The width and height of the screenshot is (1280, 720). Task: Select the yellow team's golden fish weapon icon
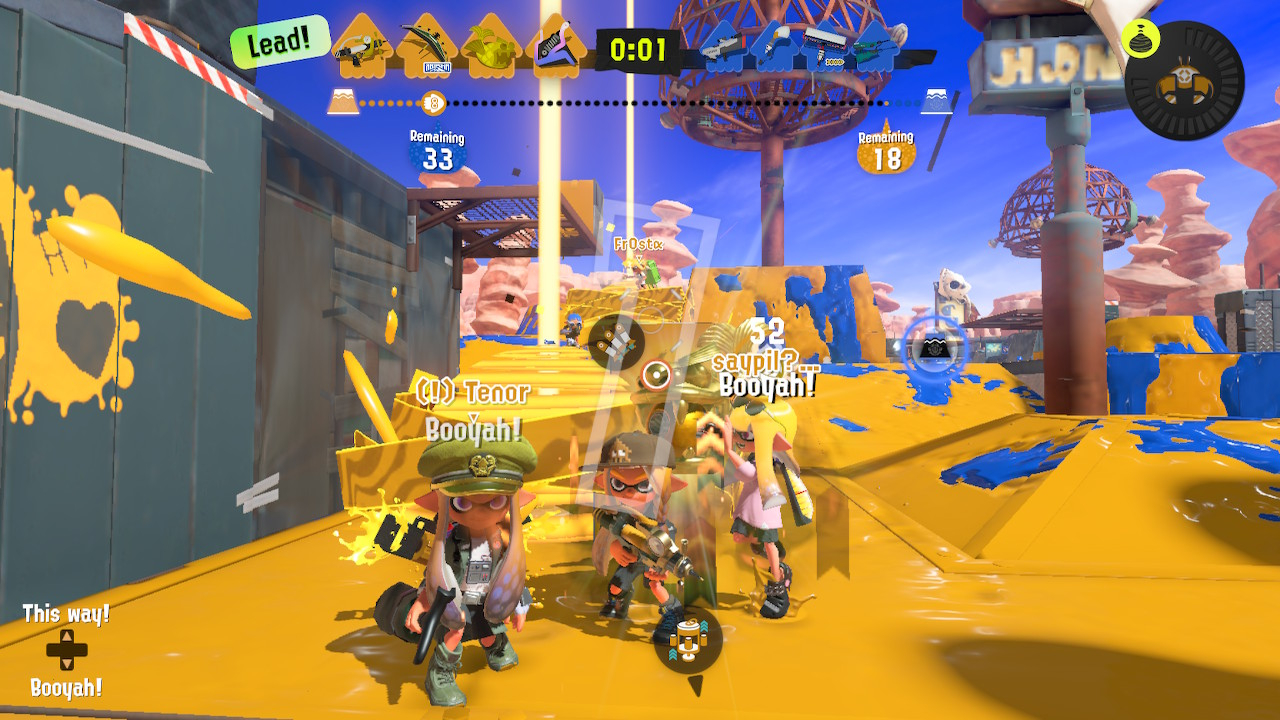(491, 47)
